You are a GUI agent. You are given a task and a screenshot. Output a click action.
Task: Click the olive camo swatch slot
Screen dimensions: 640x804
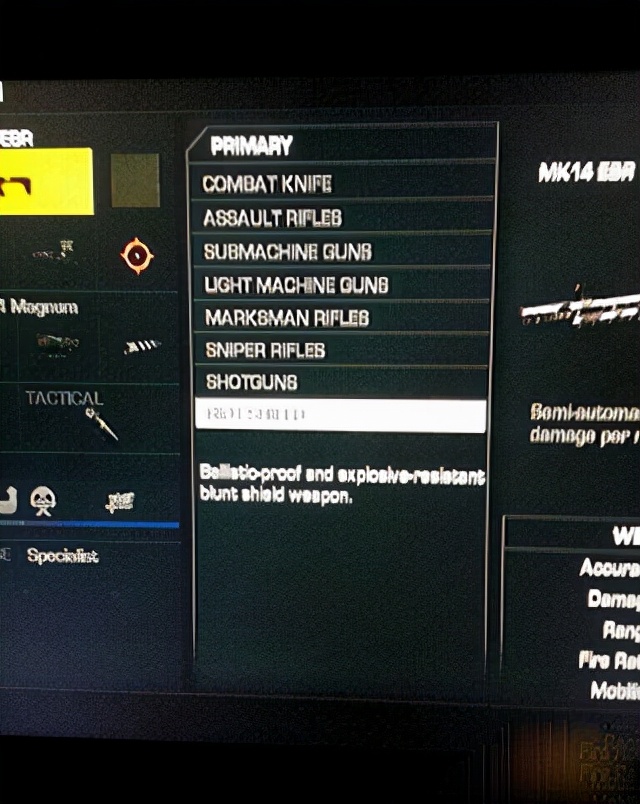pos(135,181)
